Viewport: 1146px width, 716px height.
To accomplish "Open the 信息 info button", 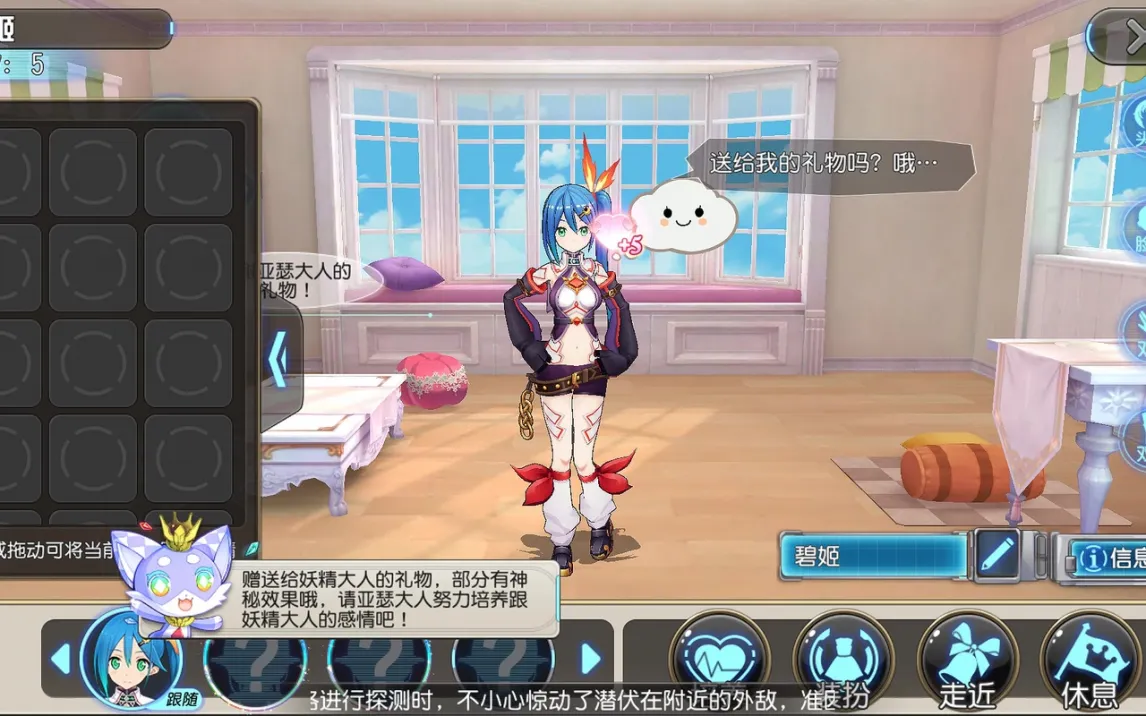I will click(1105, 557).
